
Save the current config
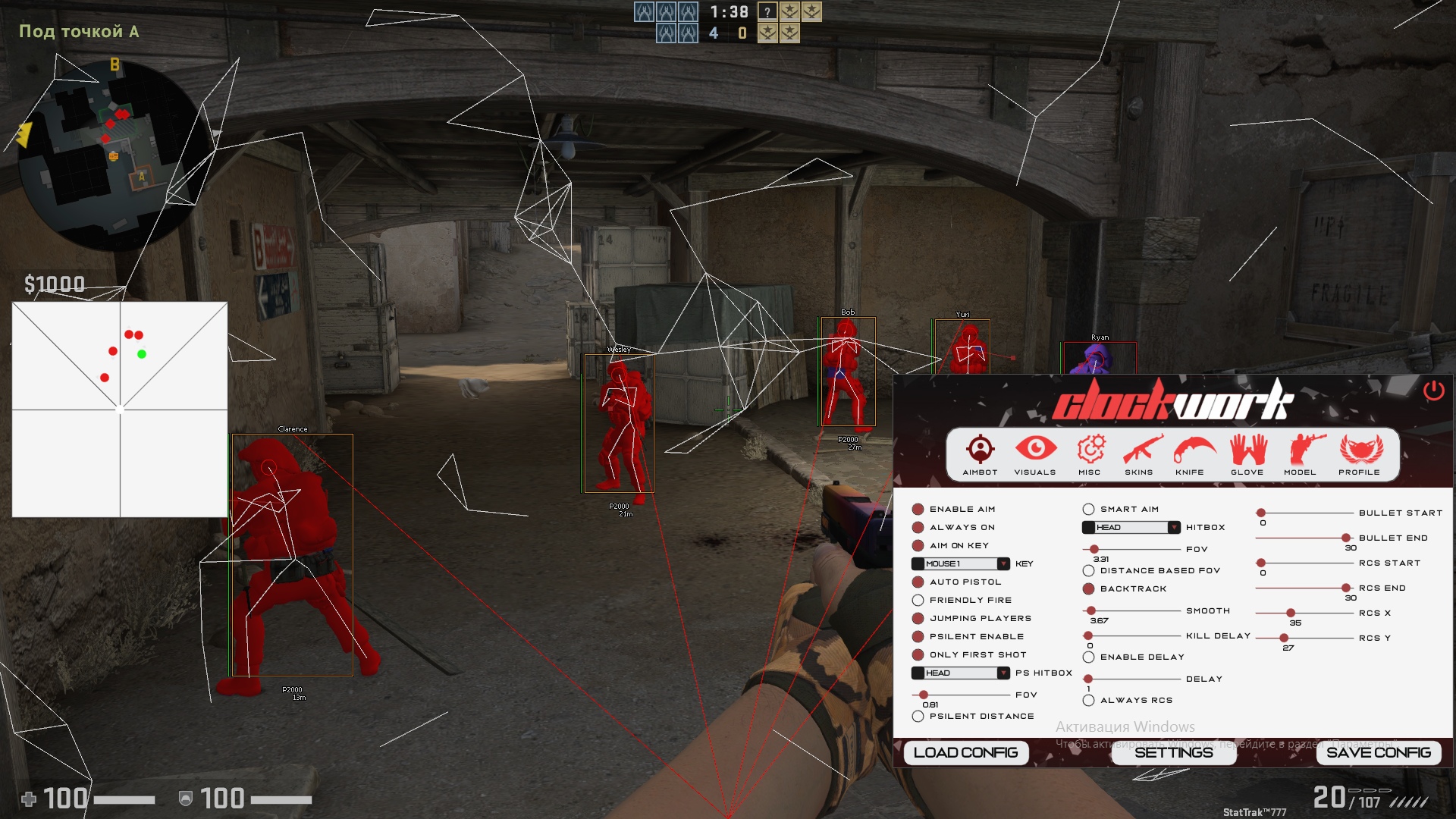click(x=1378, y=752)
